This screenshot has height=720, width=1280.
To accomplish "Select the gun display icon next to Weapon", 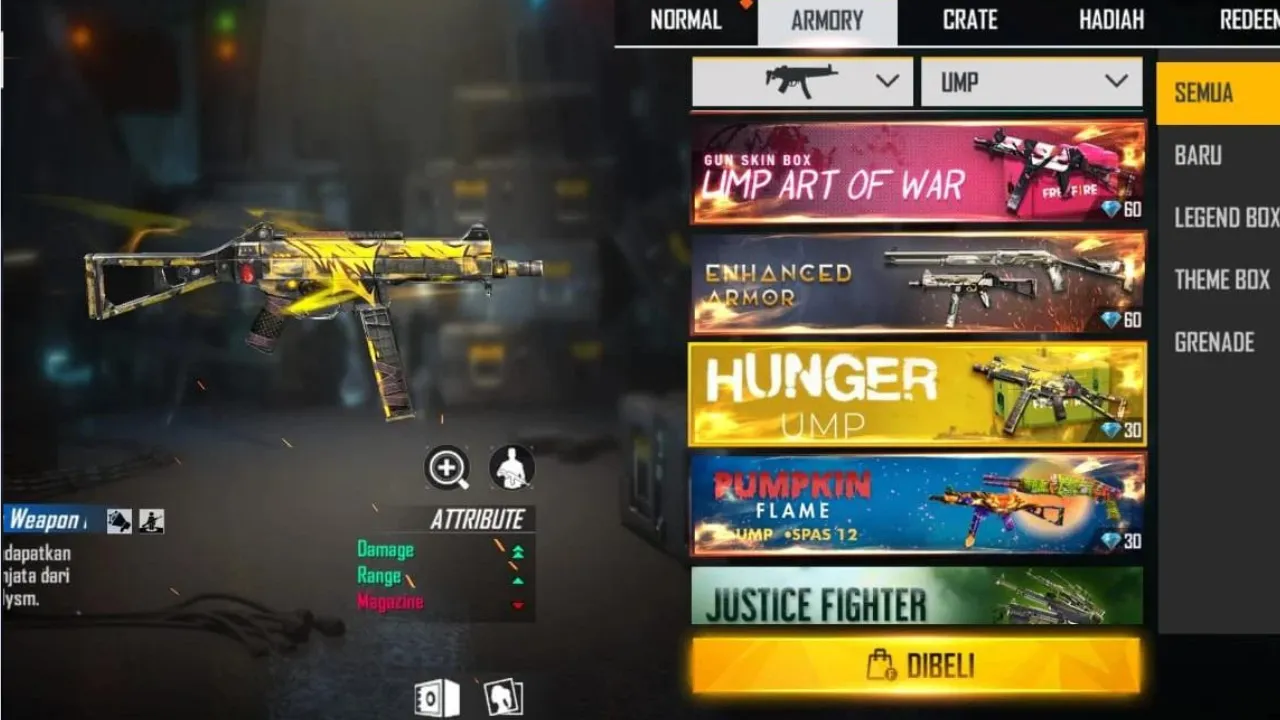I will [x=151, y=519].
